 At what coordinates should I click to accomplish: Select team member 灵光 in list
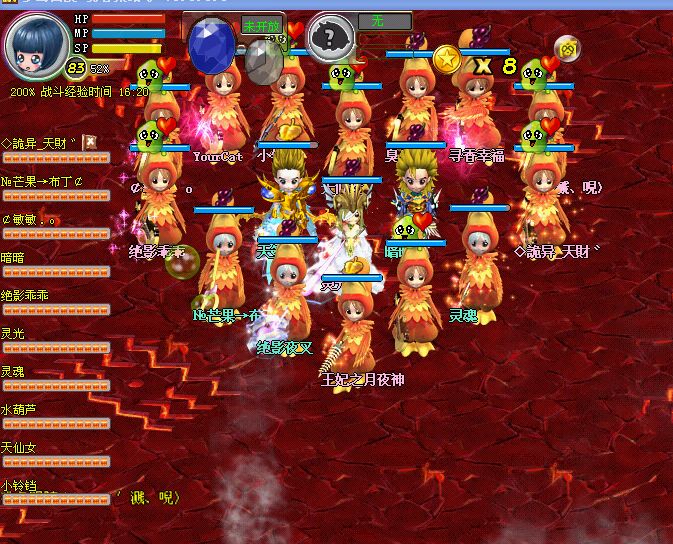(14, 333)
